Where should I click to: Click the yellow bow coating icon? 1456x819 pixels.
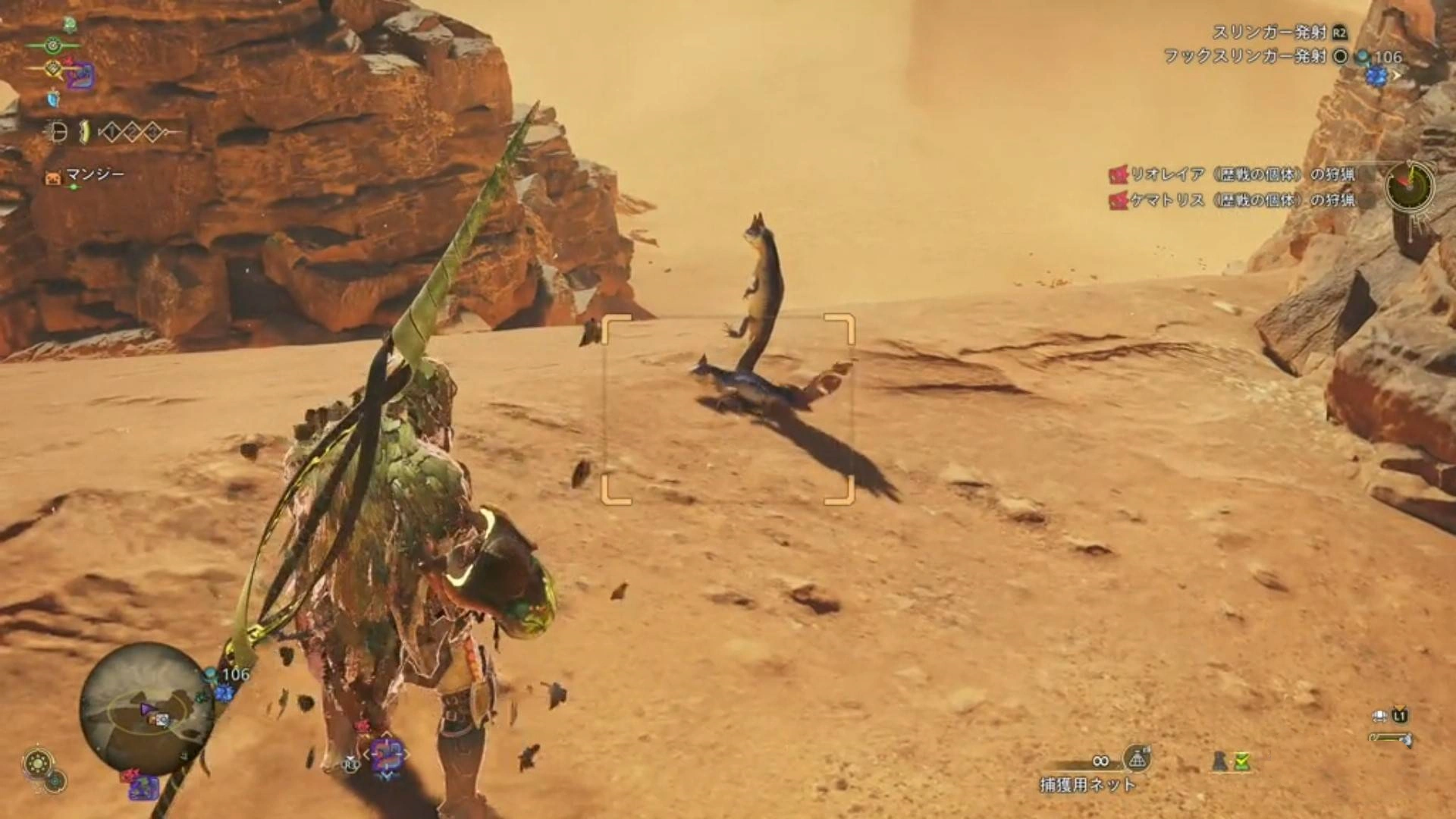click(x=86, y=133)
